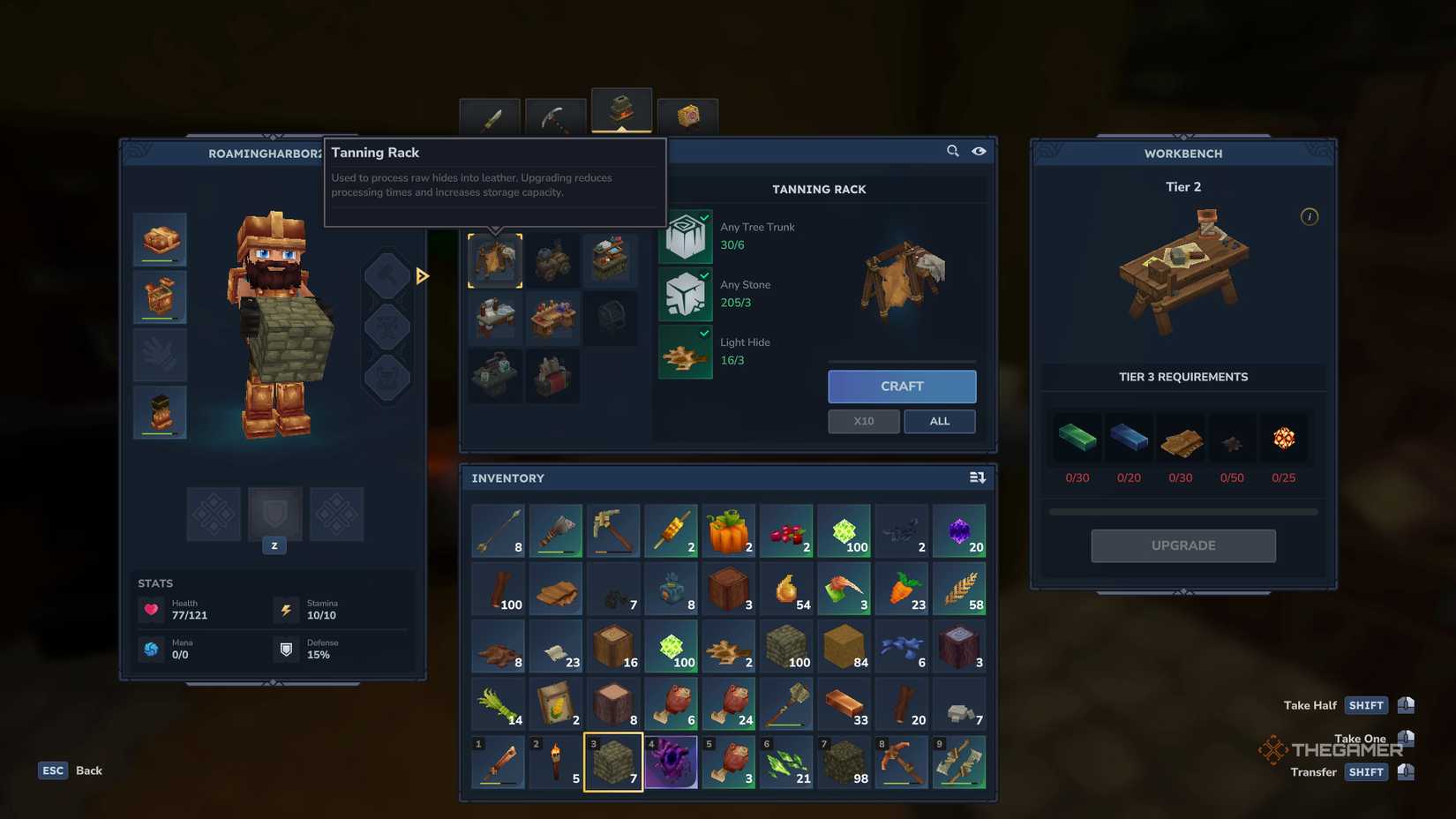Click the CRAFT button
Image resolution: width=1456 pixels, height=819 pixels.
coord(901,386)
